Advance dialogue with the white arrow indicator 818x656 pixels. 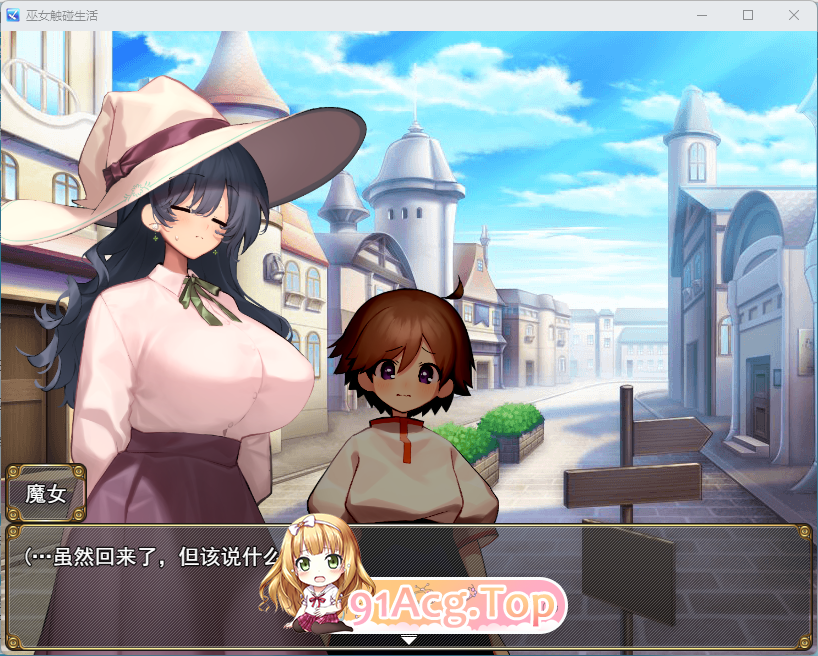(408, 639)
